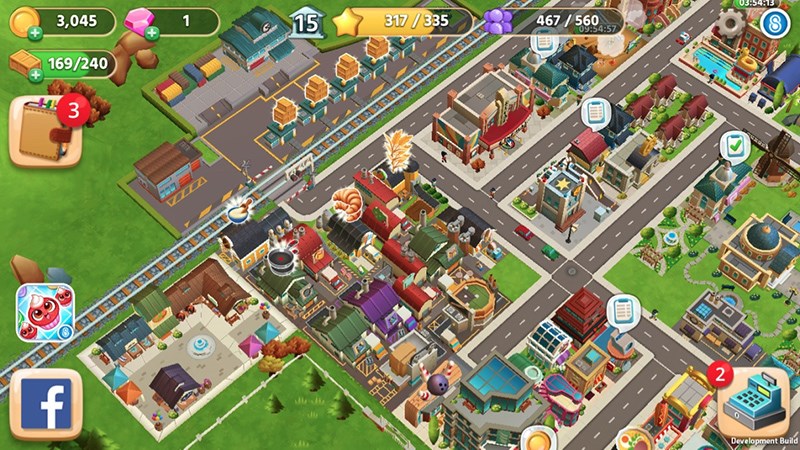Tap the yellow star experience icon

point(347,20)
